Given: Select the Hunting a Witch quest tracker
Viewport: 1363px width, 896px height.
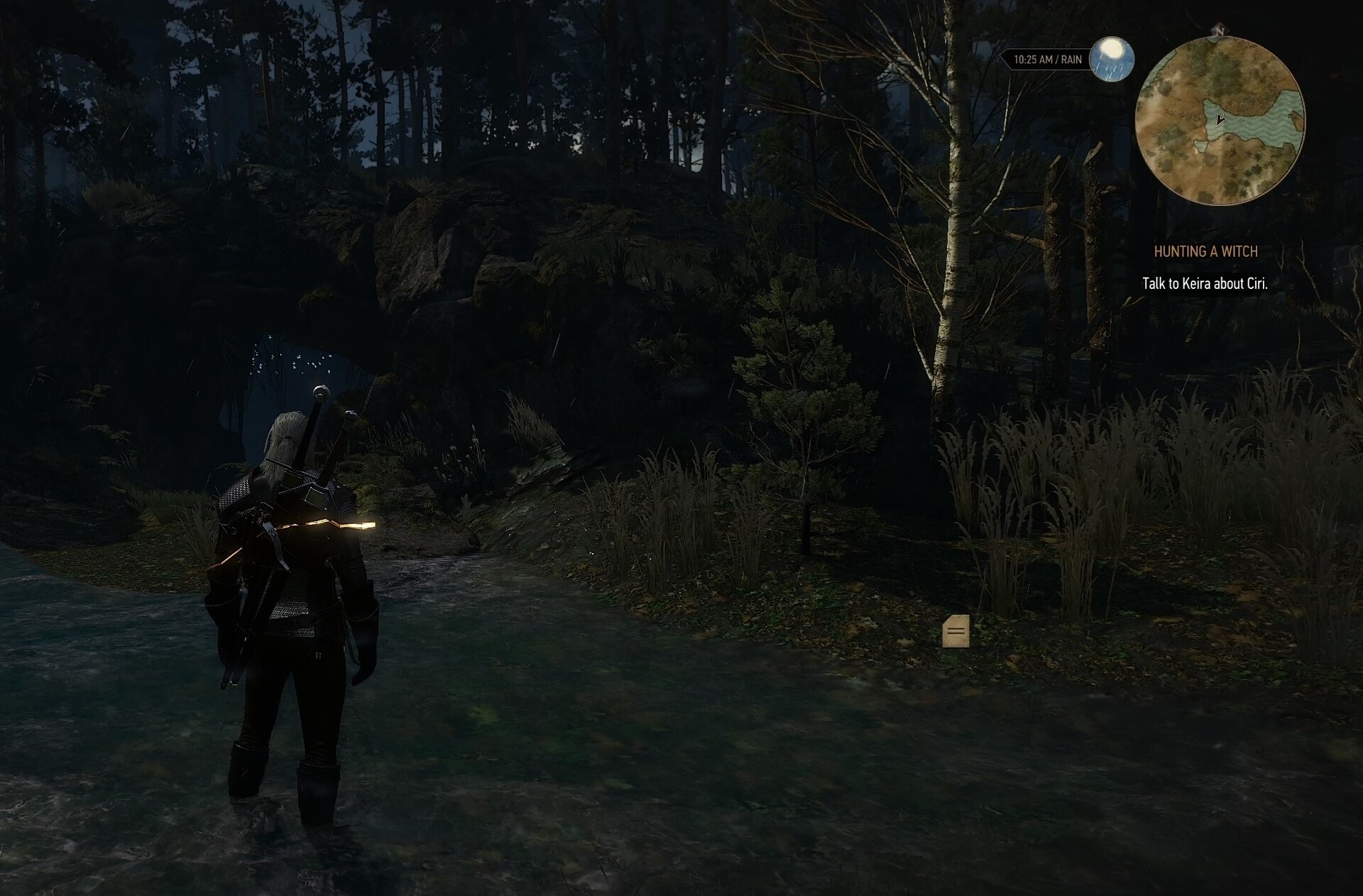Looking at the screenshot, I should coord(1205,251).
